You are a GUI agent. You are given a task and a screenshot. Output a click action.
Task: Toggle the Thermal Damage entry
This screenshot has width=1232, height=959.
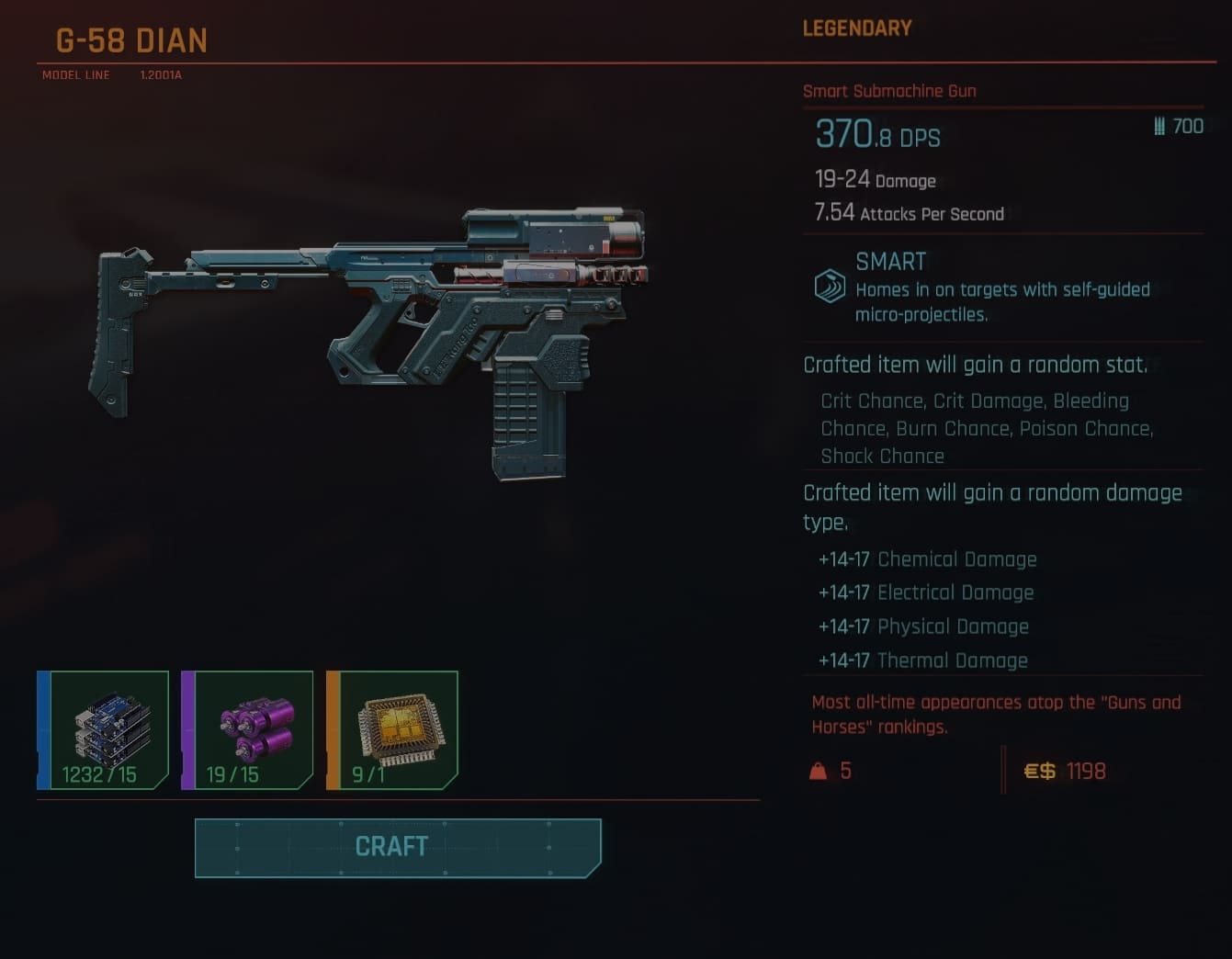(x=922, y=660)
